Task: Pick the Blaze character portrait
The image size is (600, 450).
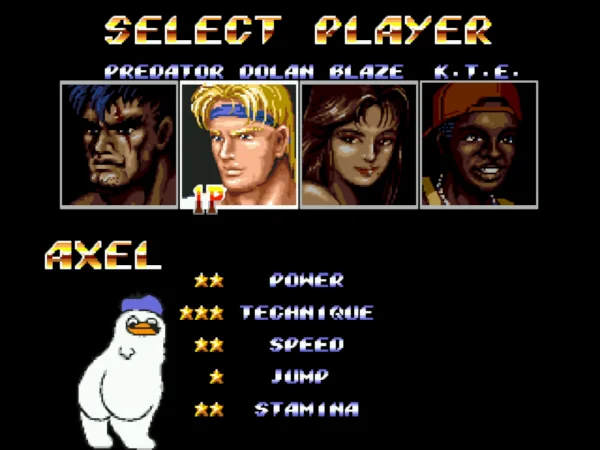Action: (x=359, y=144)
